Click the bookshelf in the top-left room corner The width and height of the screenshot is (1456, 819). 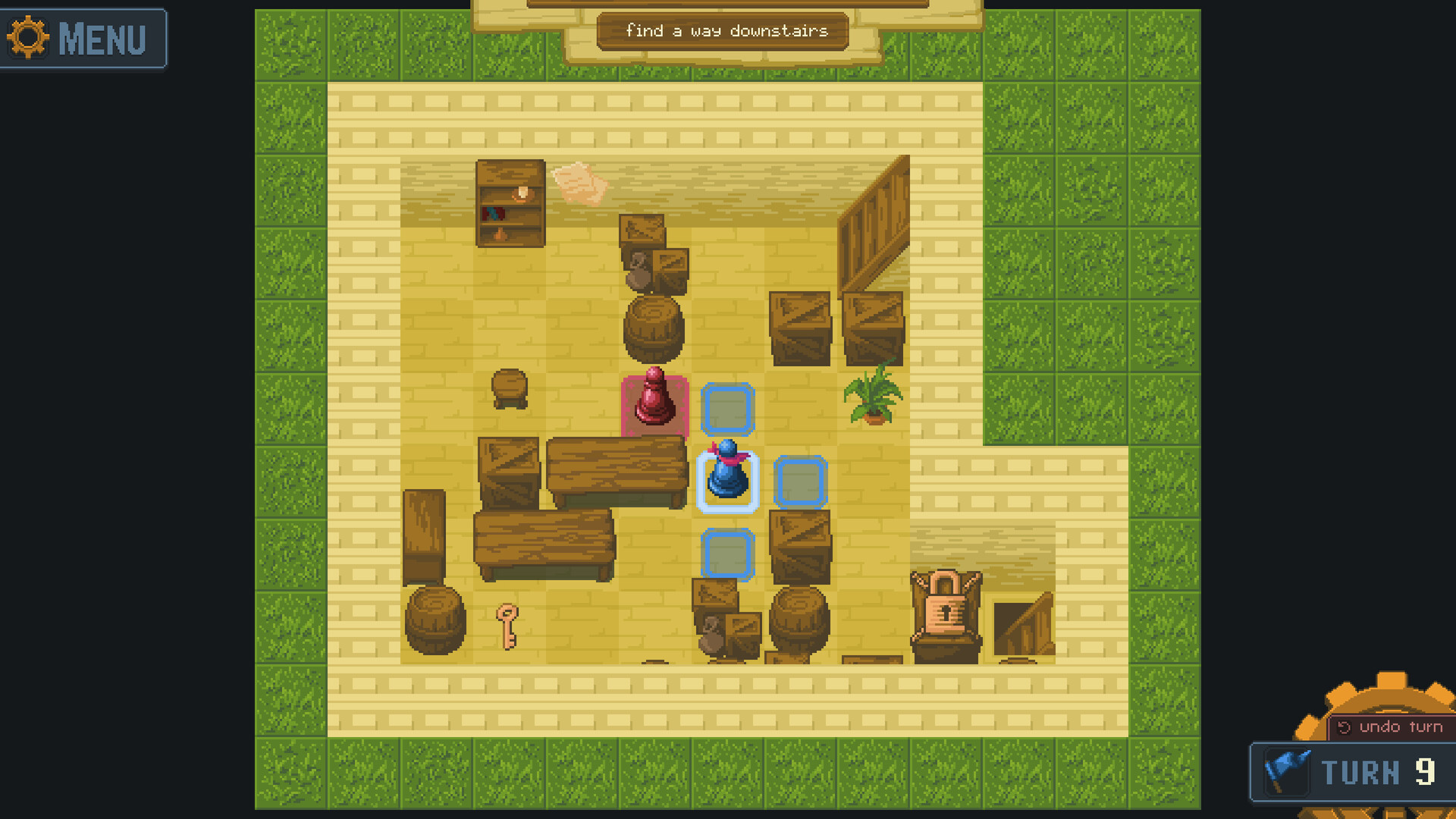(x=510, y=203)
